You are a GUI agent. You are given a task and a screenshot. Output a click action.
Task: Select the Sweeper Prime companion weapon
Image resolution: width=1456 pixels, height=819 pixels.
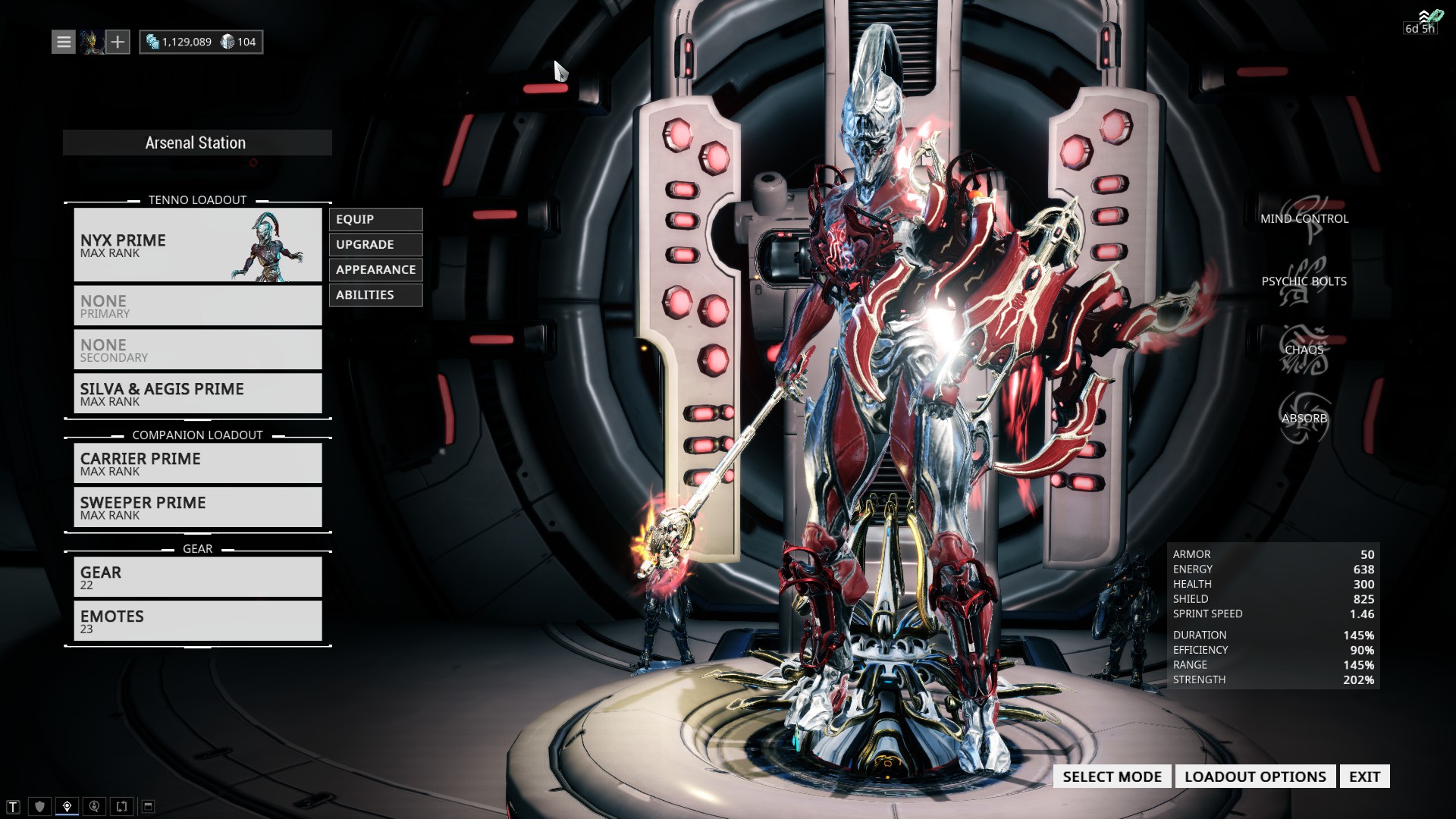point(197,507)
